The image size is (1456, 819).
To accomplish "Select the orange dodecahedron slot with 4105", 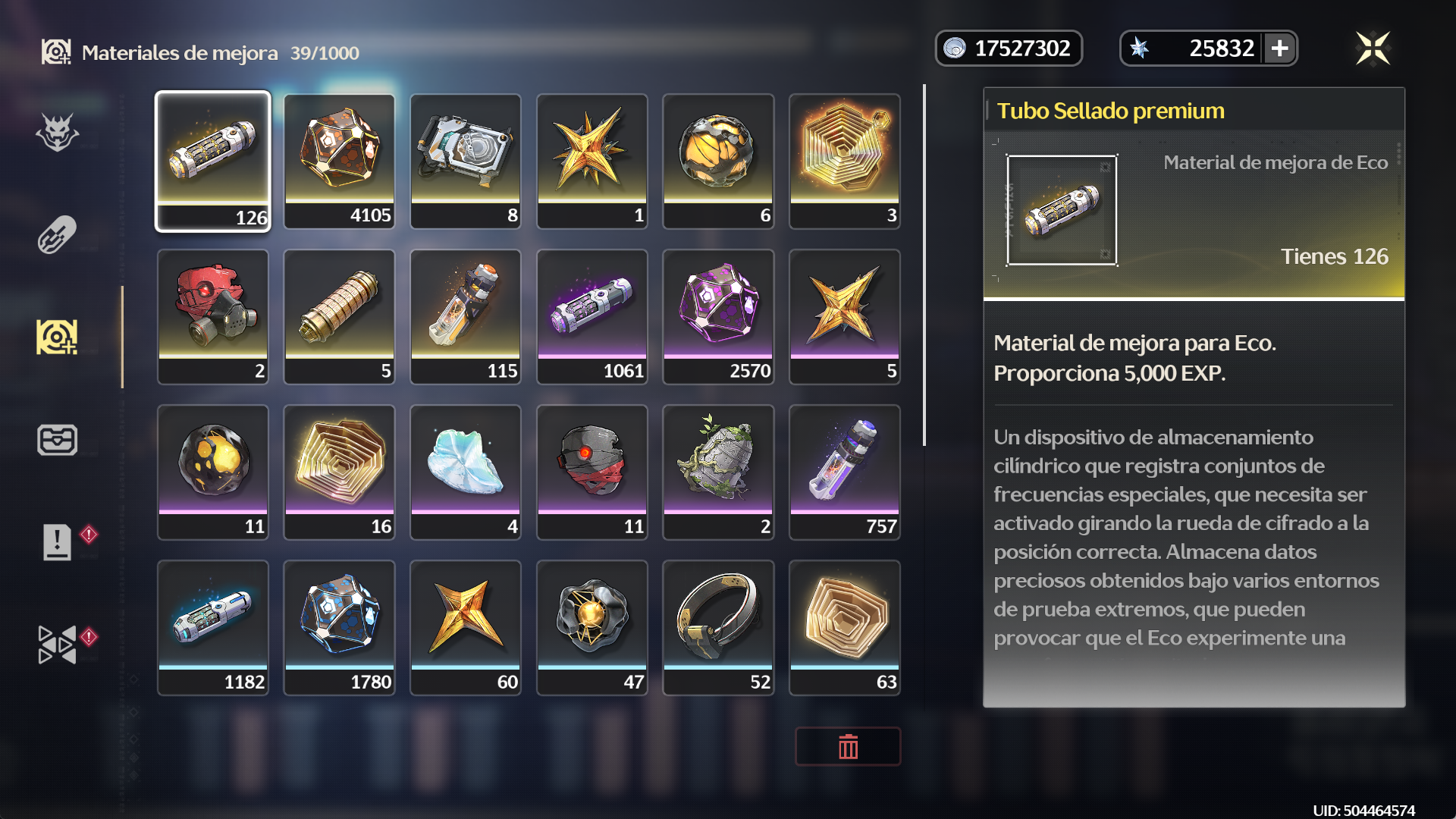I will point(339,161).
